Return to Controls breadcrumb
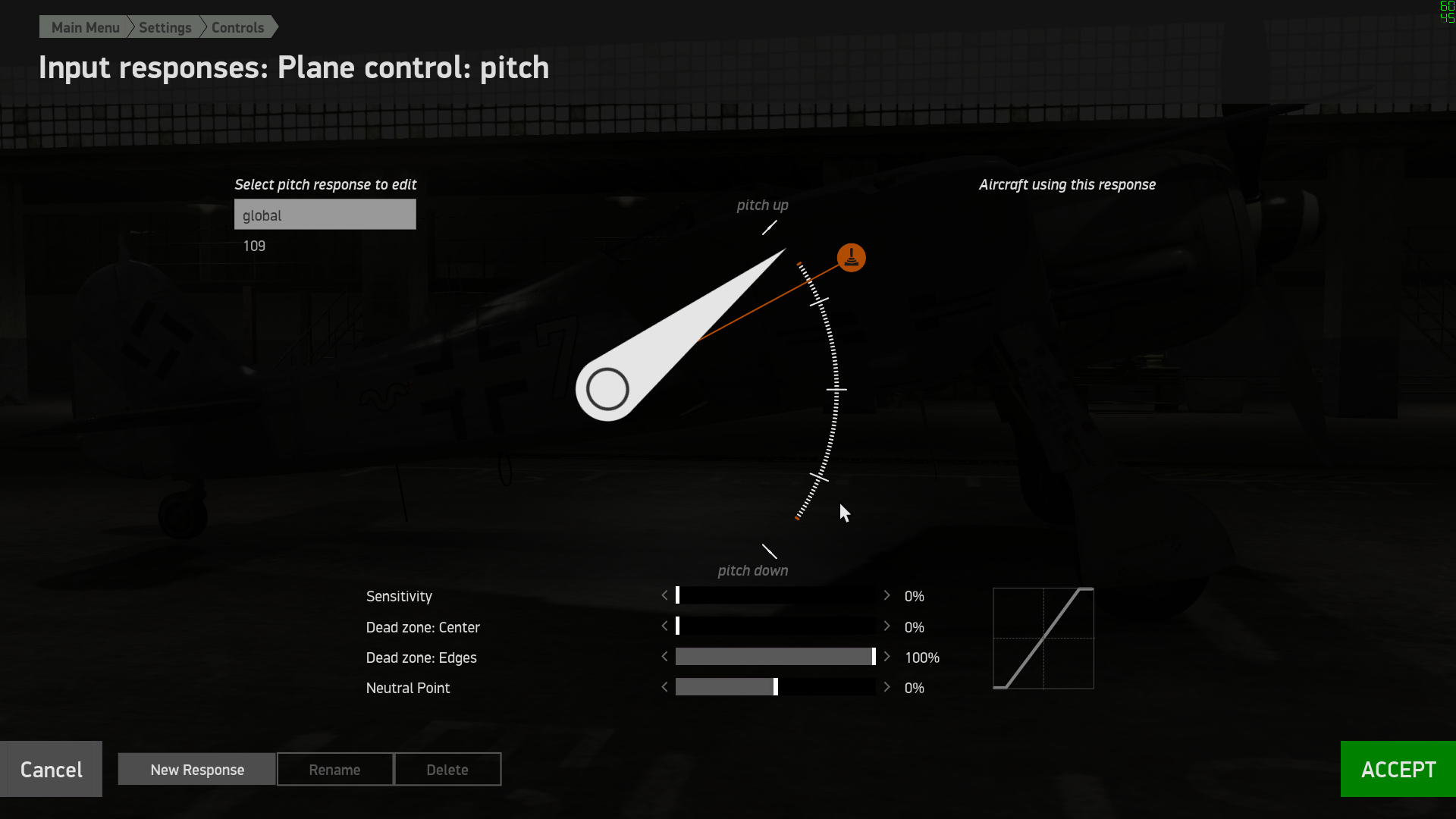The height and width of the screenshot is (819, 1456). [237, 27]
